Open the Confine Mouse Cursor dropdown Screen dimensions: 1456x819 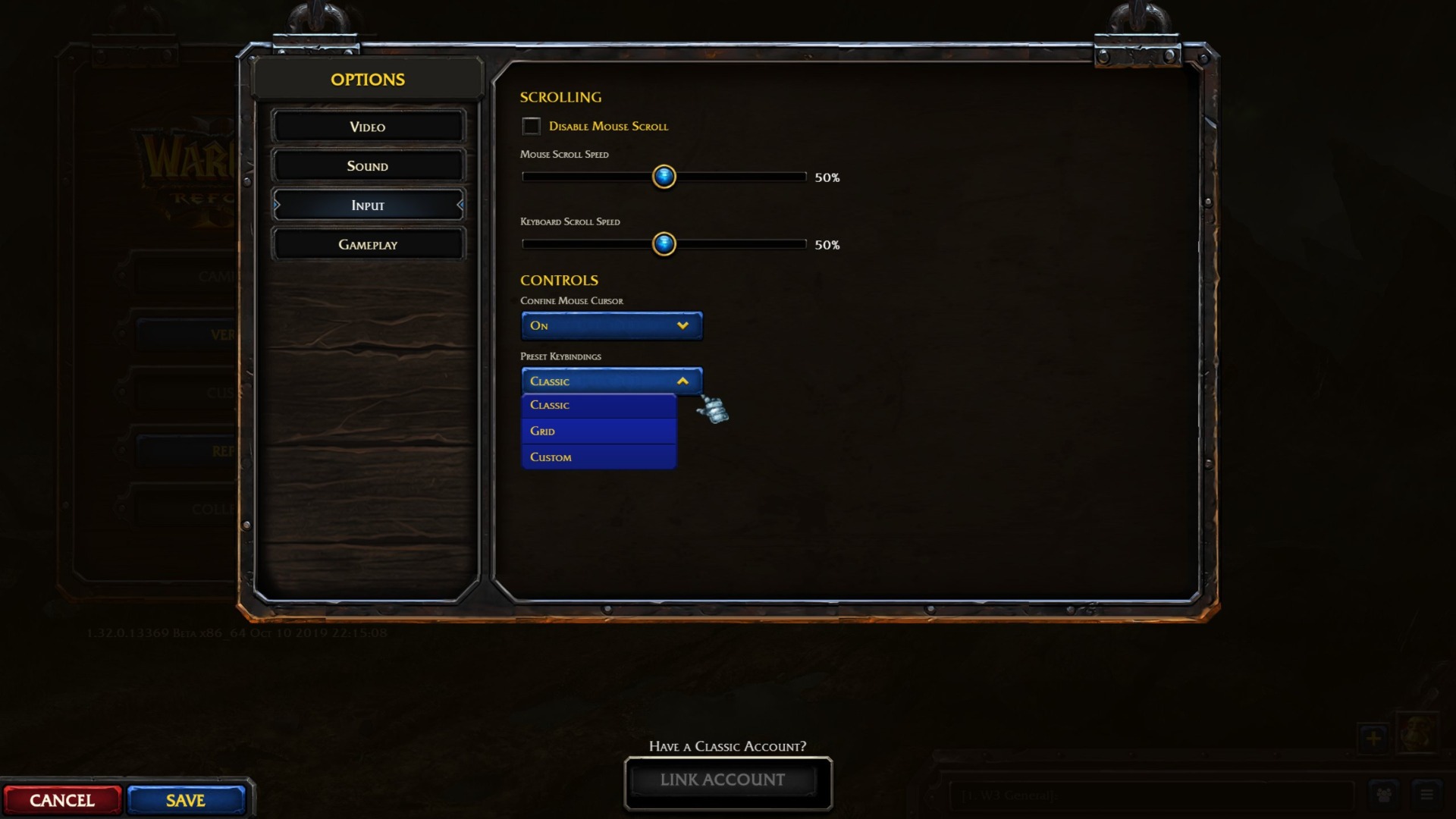pos(611,325)
